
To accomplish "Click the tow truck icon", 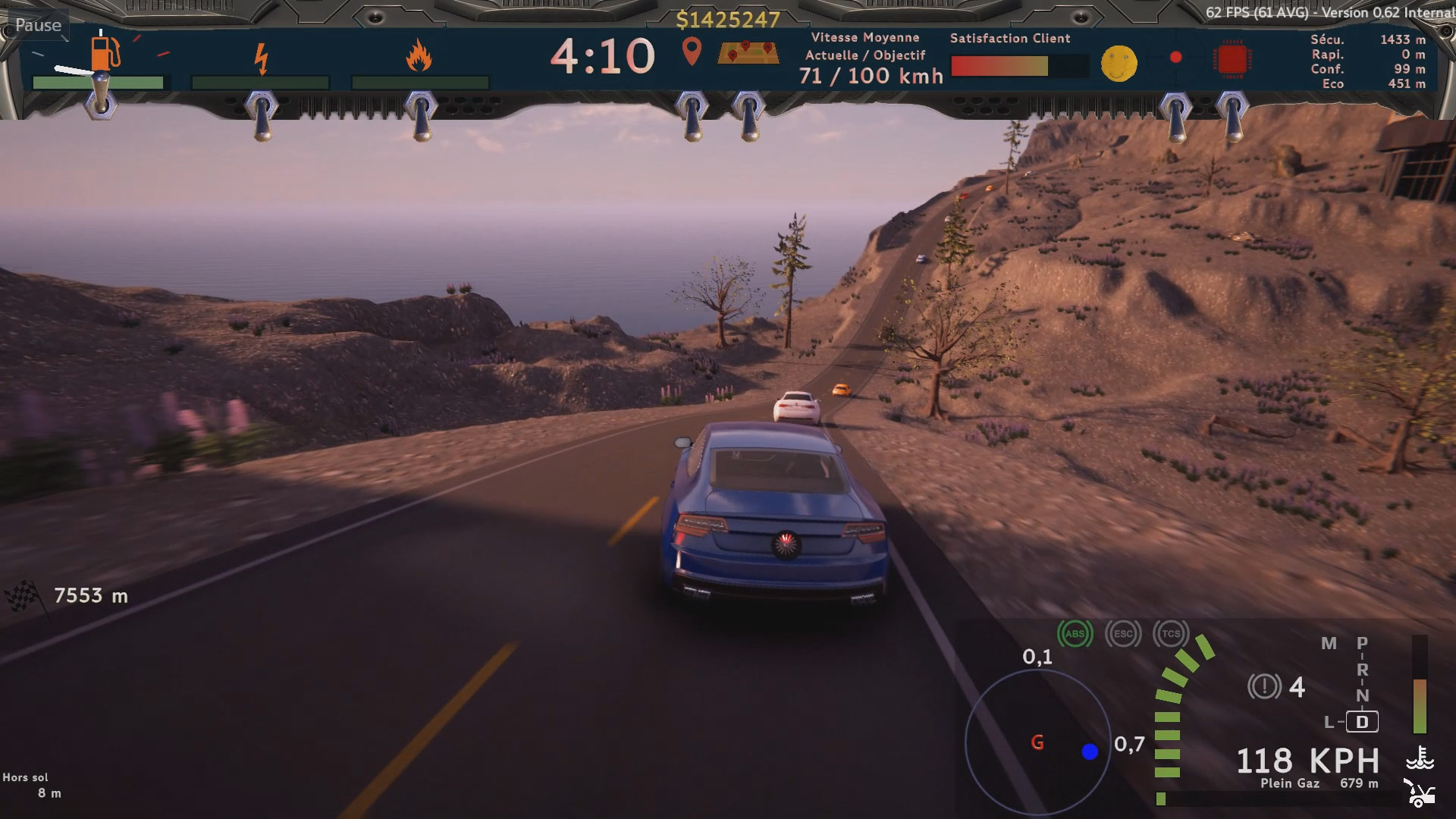I will pyautogui.click(x=1418, y=792).
